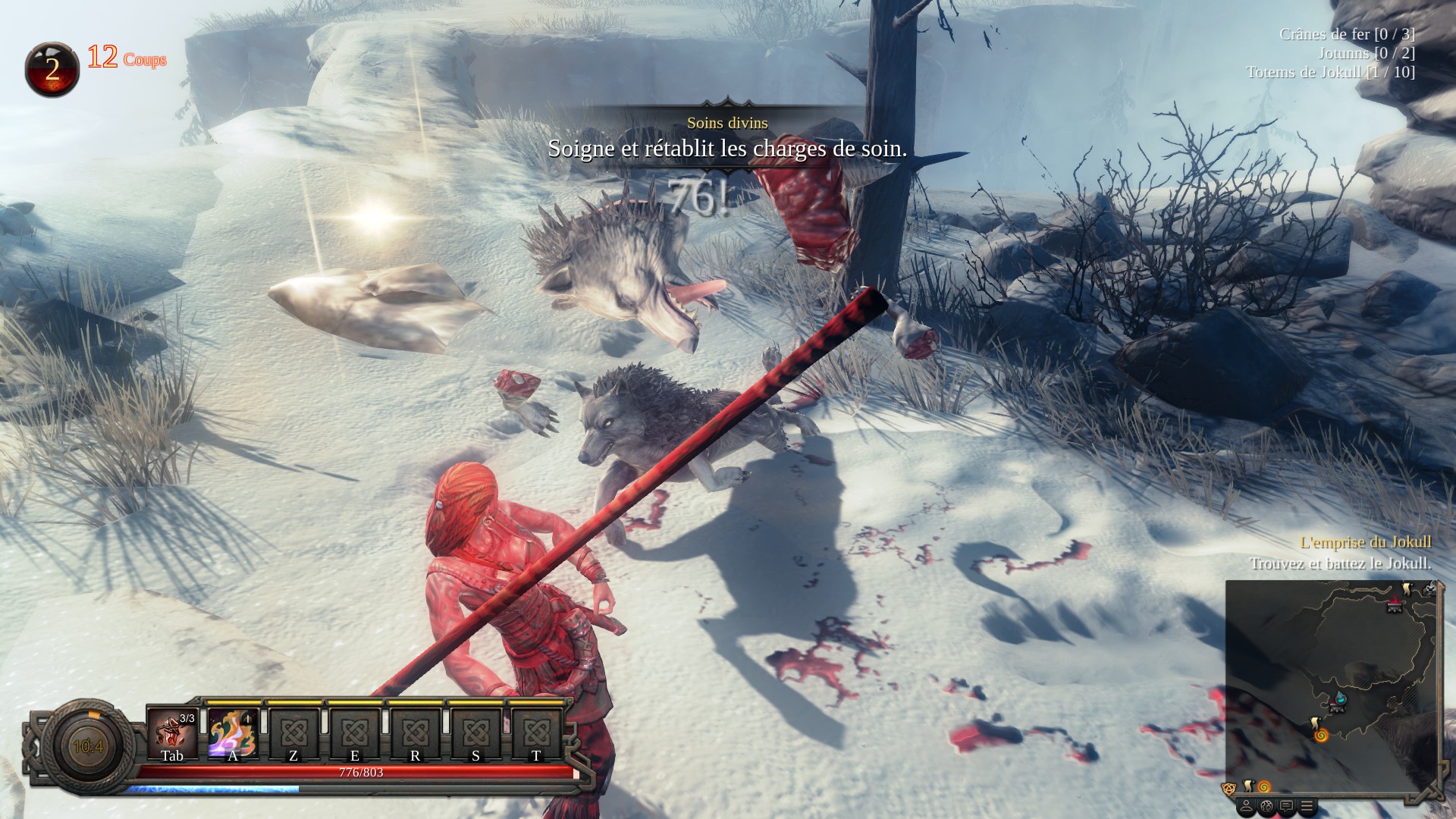Viewport: 1456px width, 819px height.
Task: Click the Totems de Jokull objective entry
Action: 1330,72
